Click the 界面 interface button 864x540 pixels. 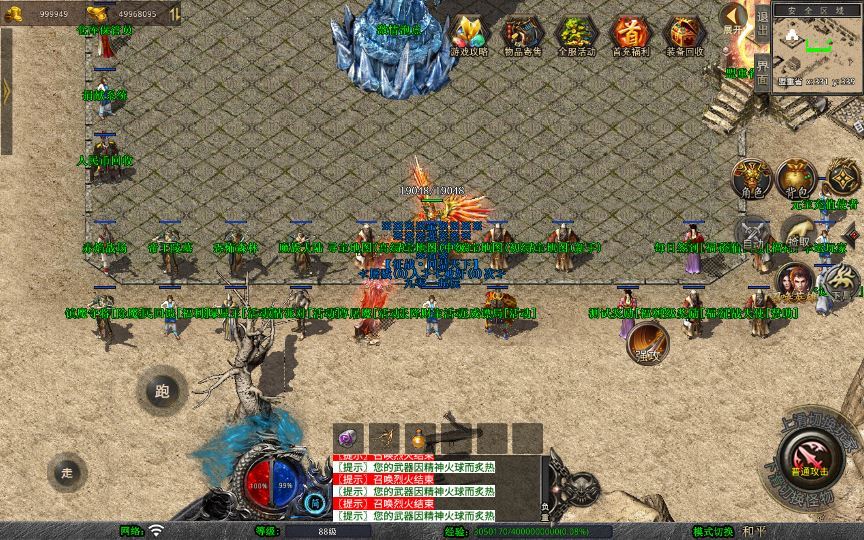762,72
